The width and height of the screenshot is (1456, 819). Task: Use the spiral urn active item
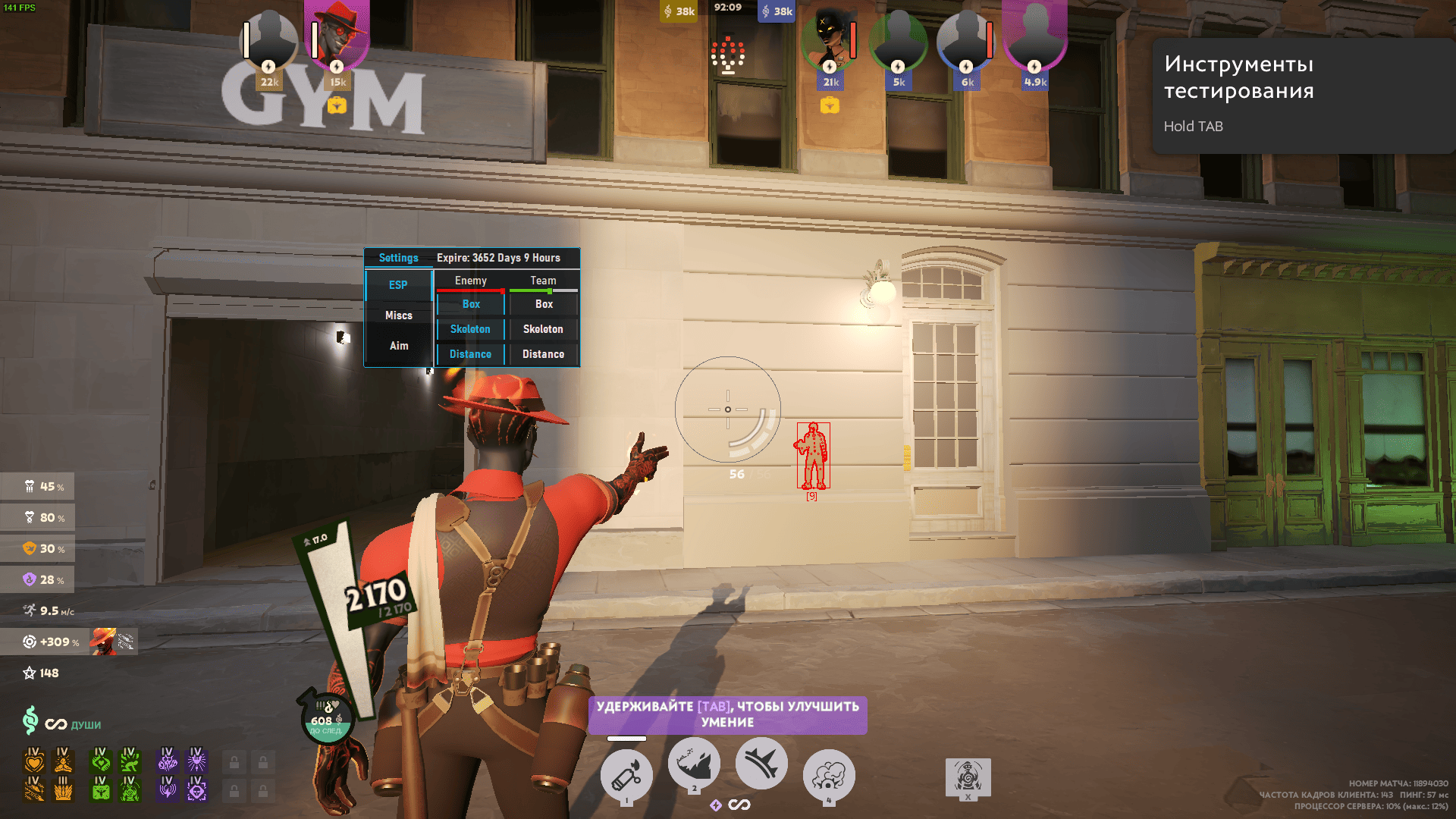pyautogui.click(x=968, y=777)
